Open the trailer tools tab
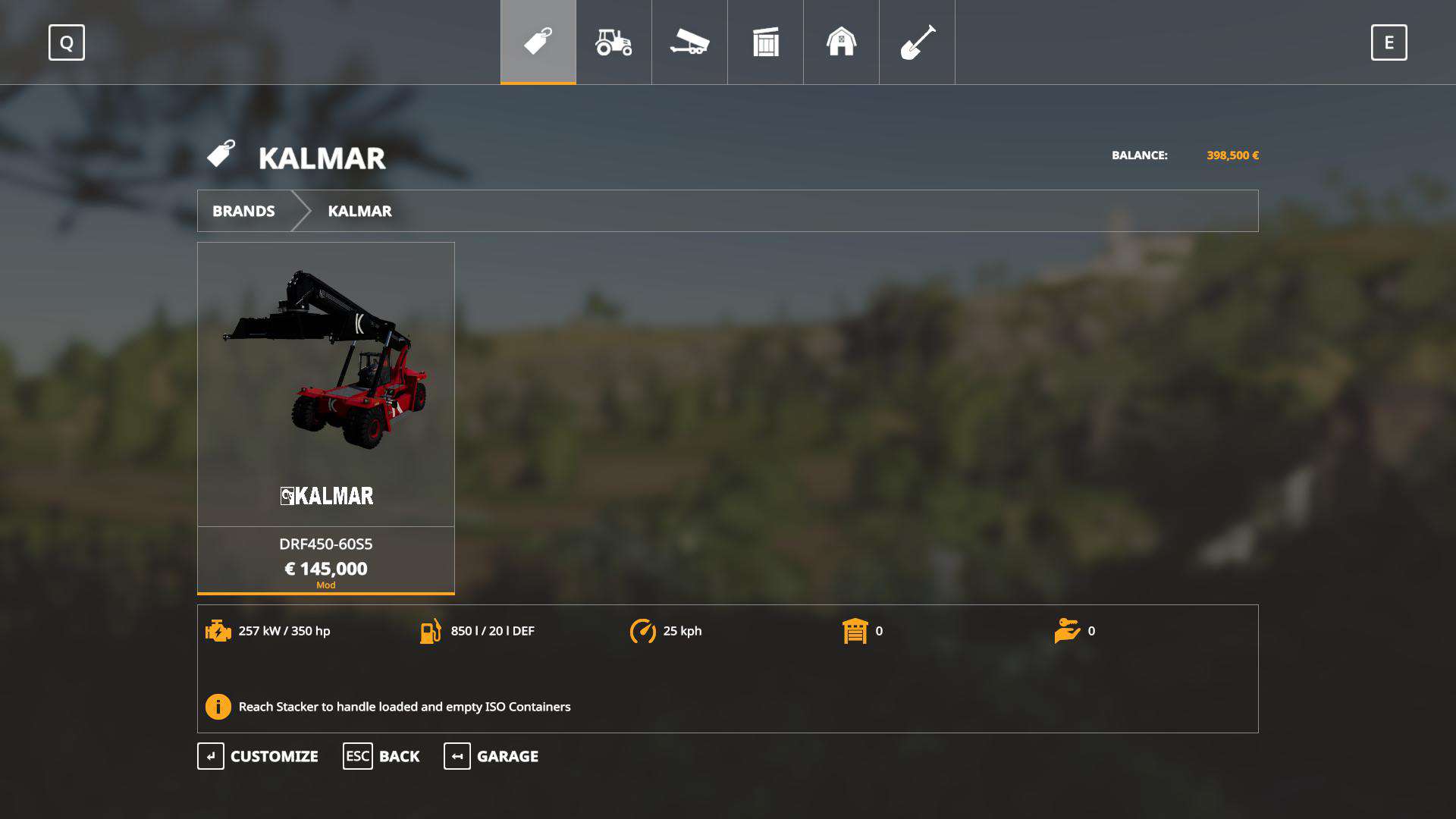1456x819 pixels. tap(689, 42)
